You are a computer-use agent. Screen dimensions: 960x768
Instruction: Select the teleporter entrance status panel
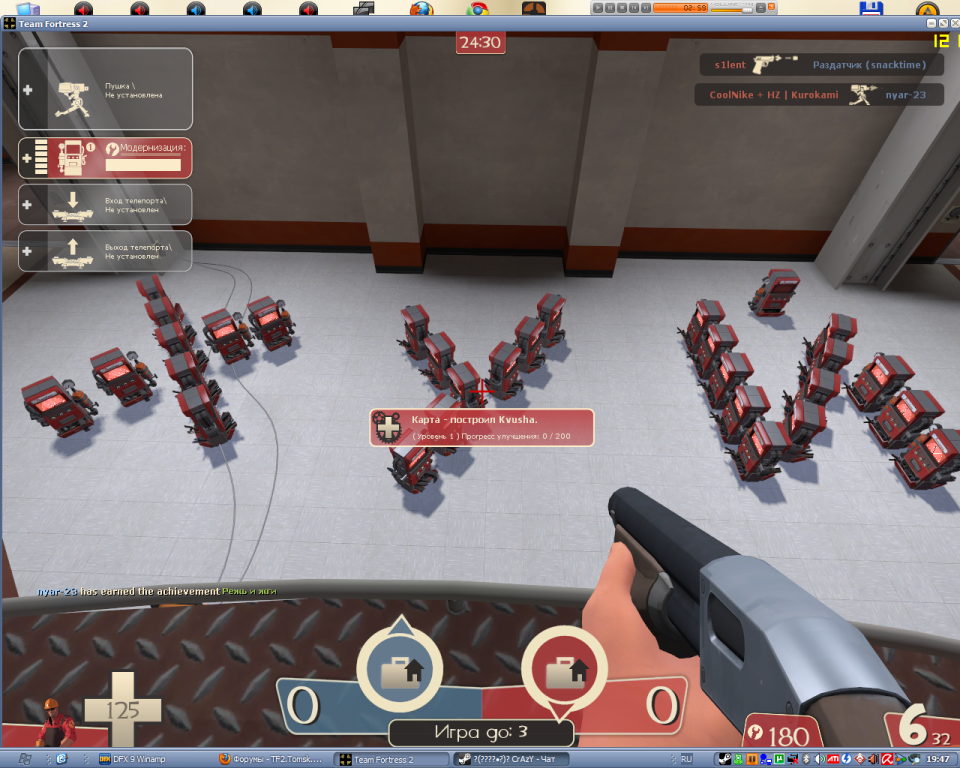tap(105, 204)
